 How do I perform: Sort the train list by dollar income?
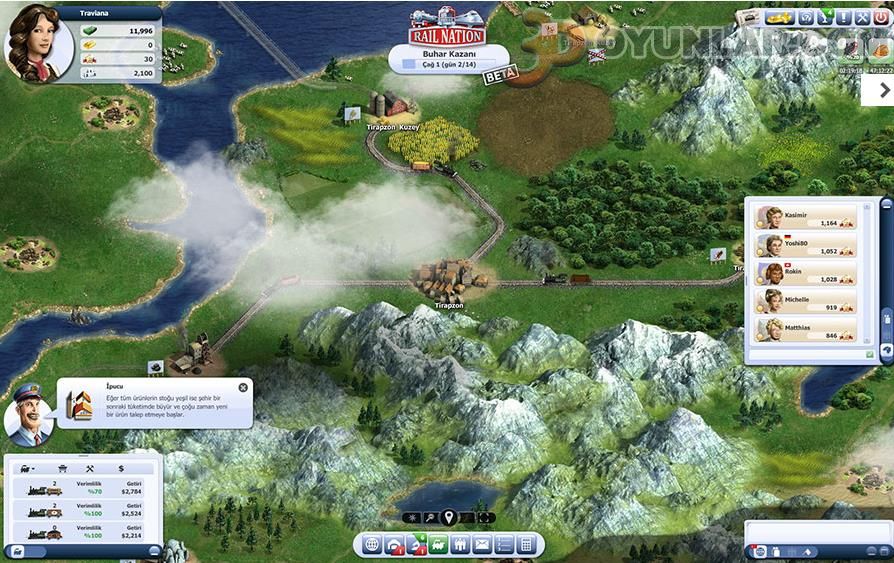pos(121,468)
